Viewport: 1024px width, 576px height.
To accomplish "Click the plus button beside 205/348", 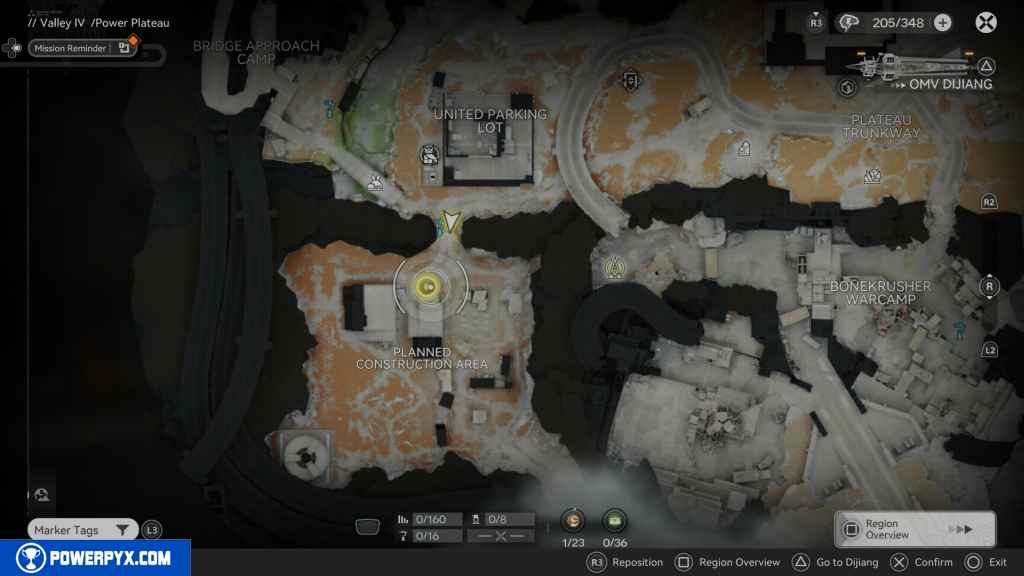I will point(942,22).
